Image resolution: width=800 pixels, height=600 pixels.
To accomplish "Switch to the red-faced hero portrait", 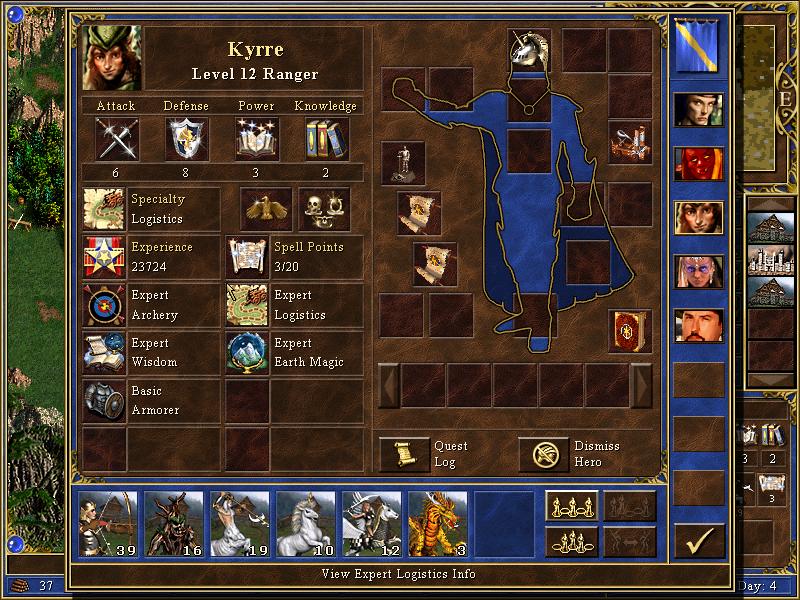I will pos(698,163).
